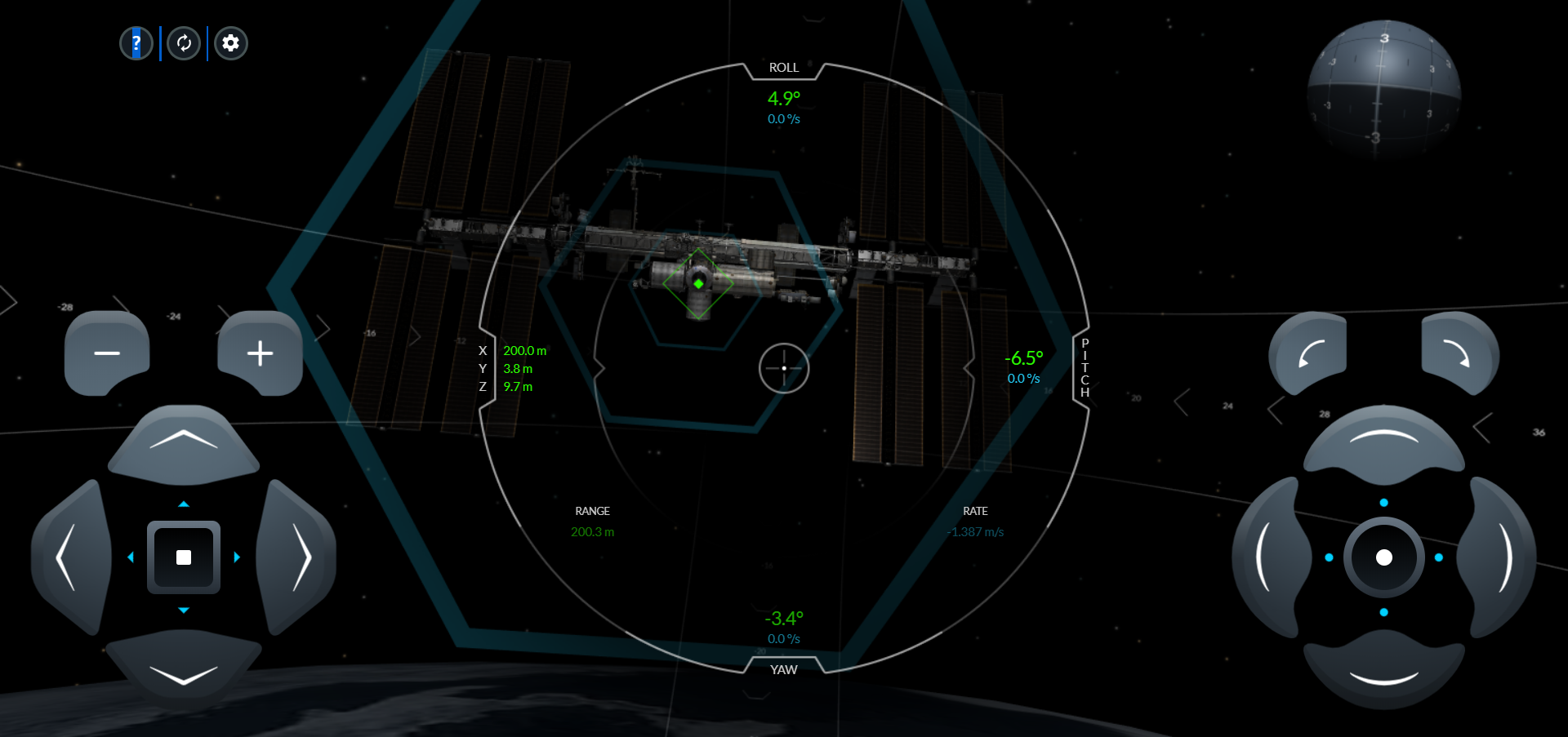Pitch up using the right pad top button
Image resolution: width=1568 pixels, height=737 pixels.
click(1383, 442)
